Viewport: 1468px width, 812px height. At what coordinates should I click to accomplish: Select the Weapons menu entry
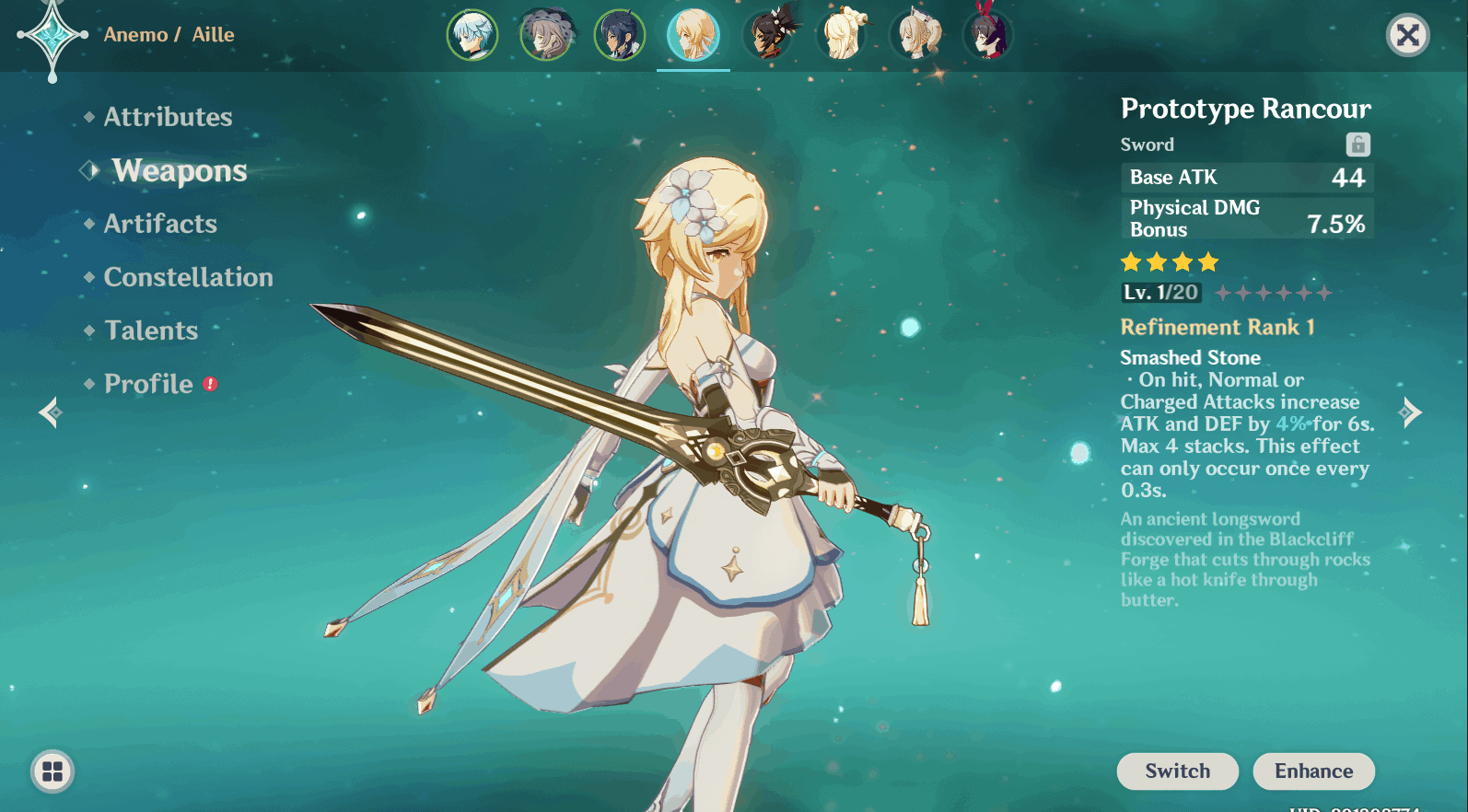coord(180,170)
